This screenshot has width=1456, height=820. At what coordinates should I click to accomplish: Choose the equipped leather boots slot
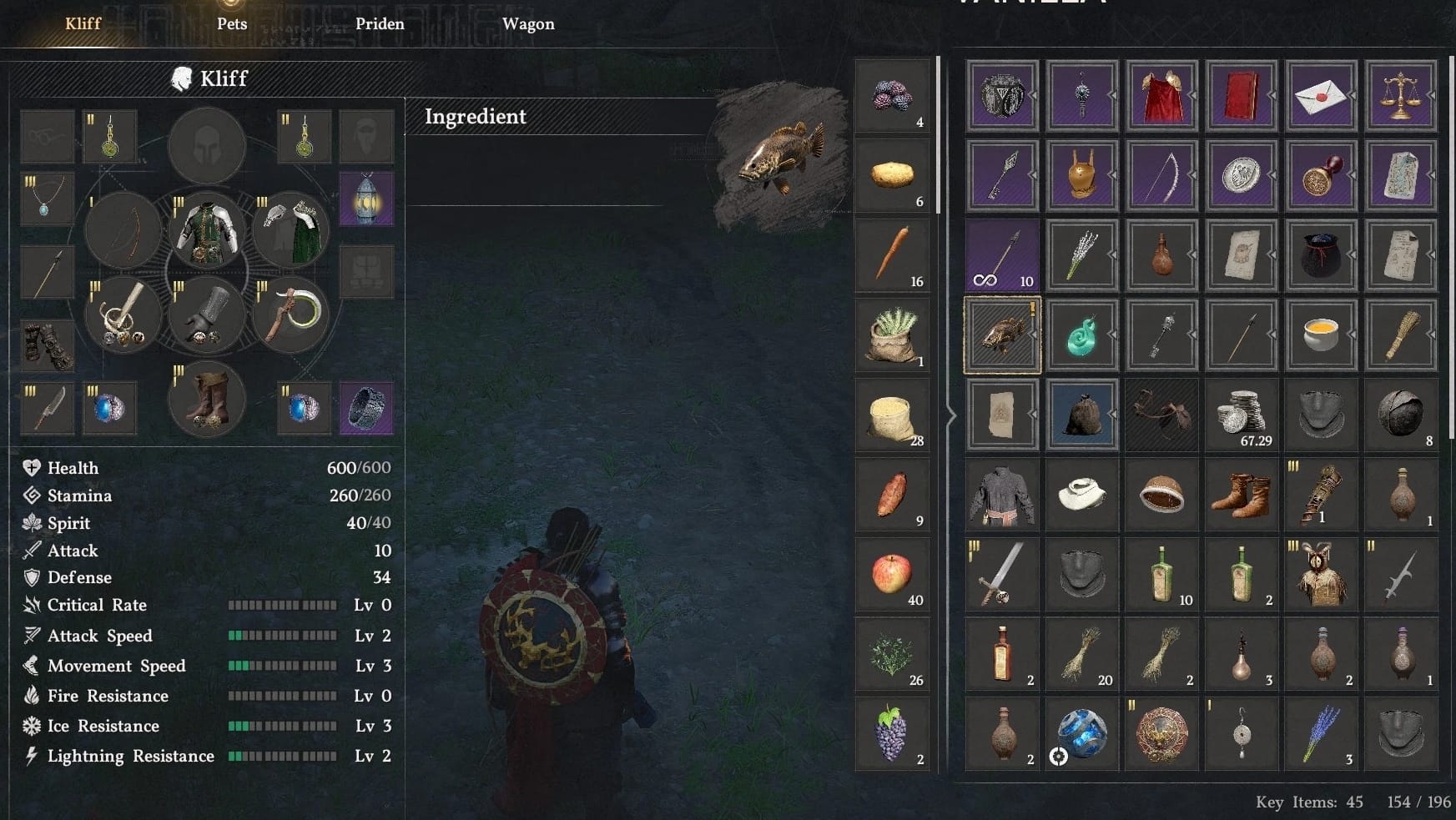click(207, 400)
